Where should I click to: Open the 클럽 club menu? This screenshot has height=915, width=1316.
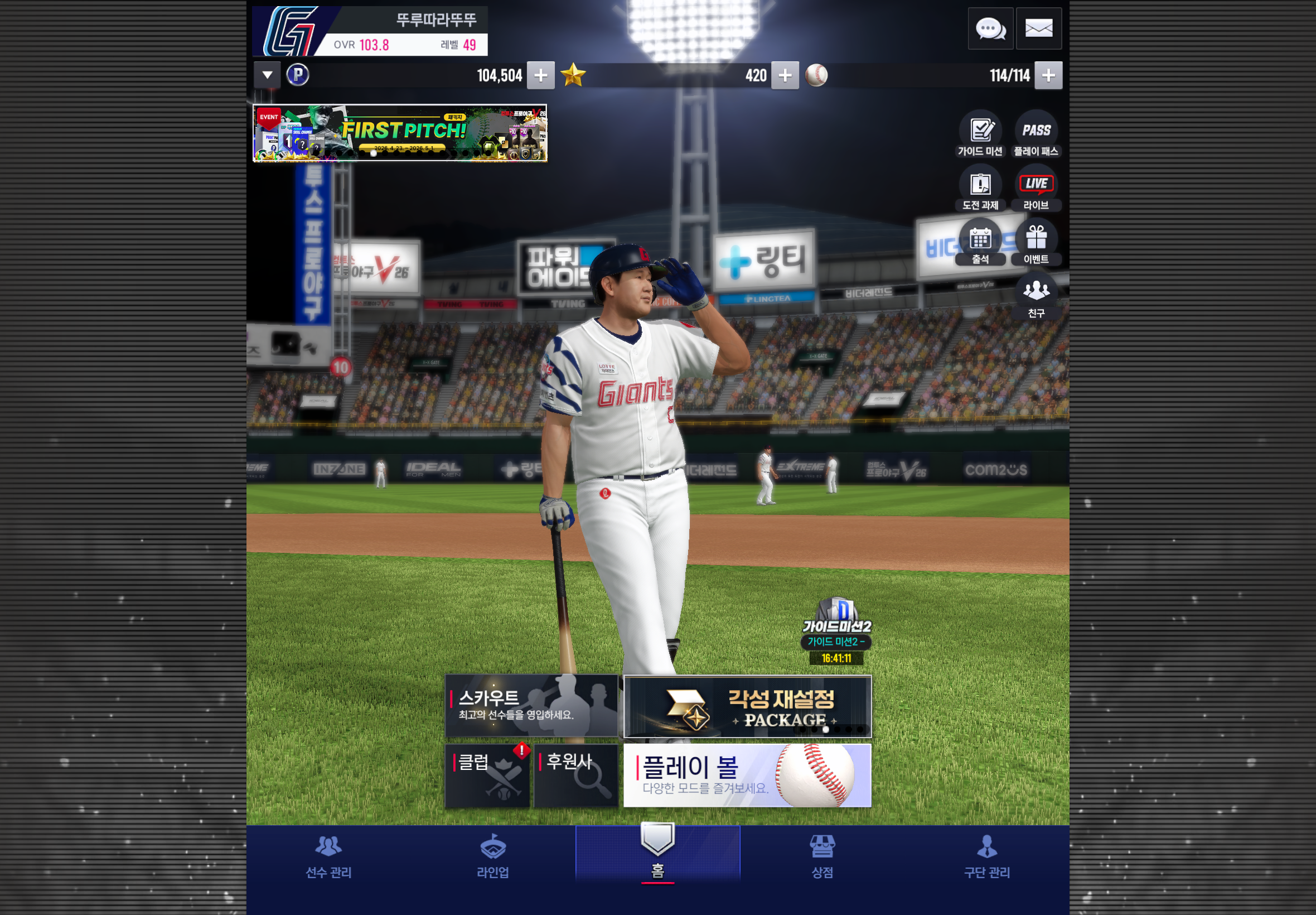click(x=487, y=776)
